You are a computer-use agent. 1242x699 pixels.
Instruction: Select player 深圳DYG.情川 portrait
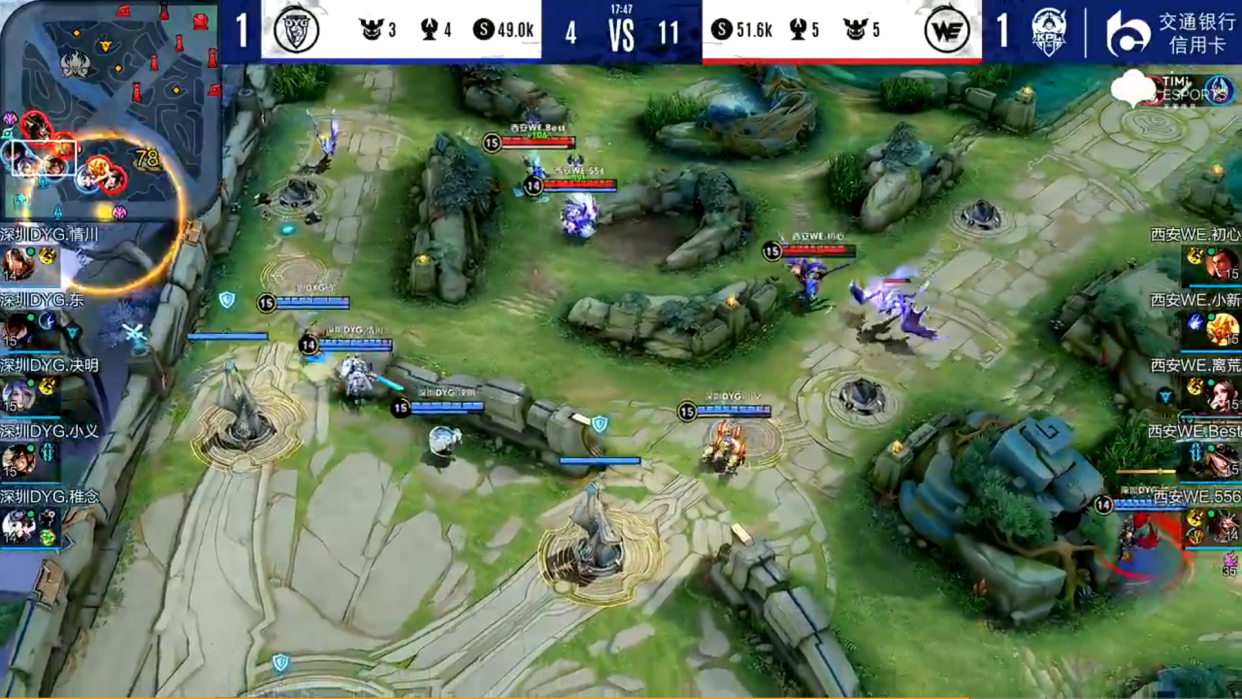click(18, 264)
